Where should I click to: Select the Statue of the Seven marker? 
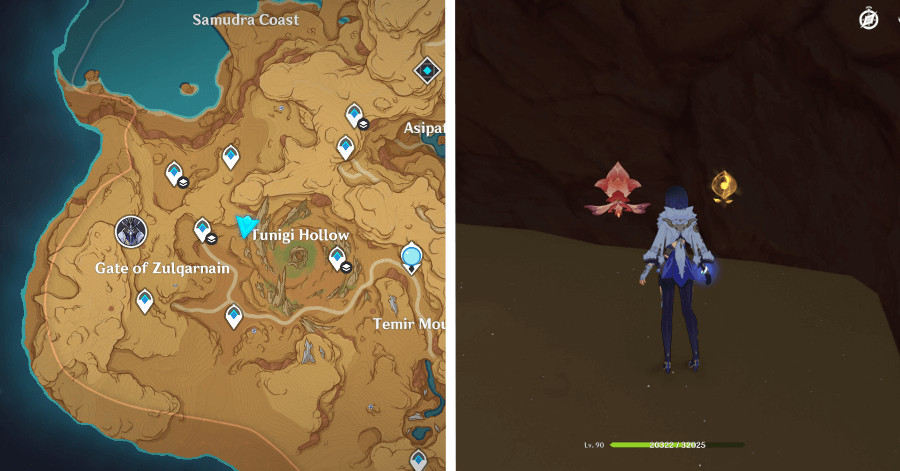(x=131, y=232)
